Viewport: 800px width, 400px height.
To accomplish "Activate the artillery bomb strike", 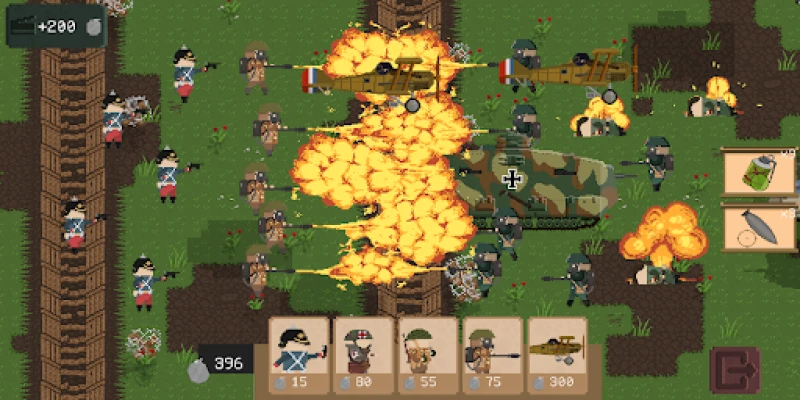I will [x=759, y=229].
